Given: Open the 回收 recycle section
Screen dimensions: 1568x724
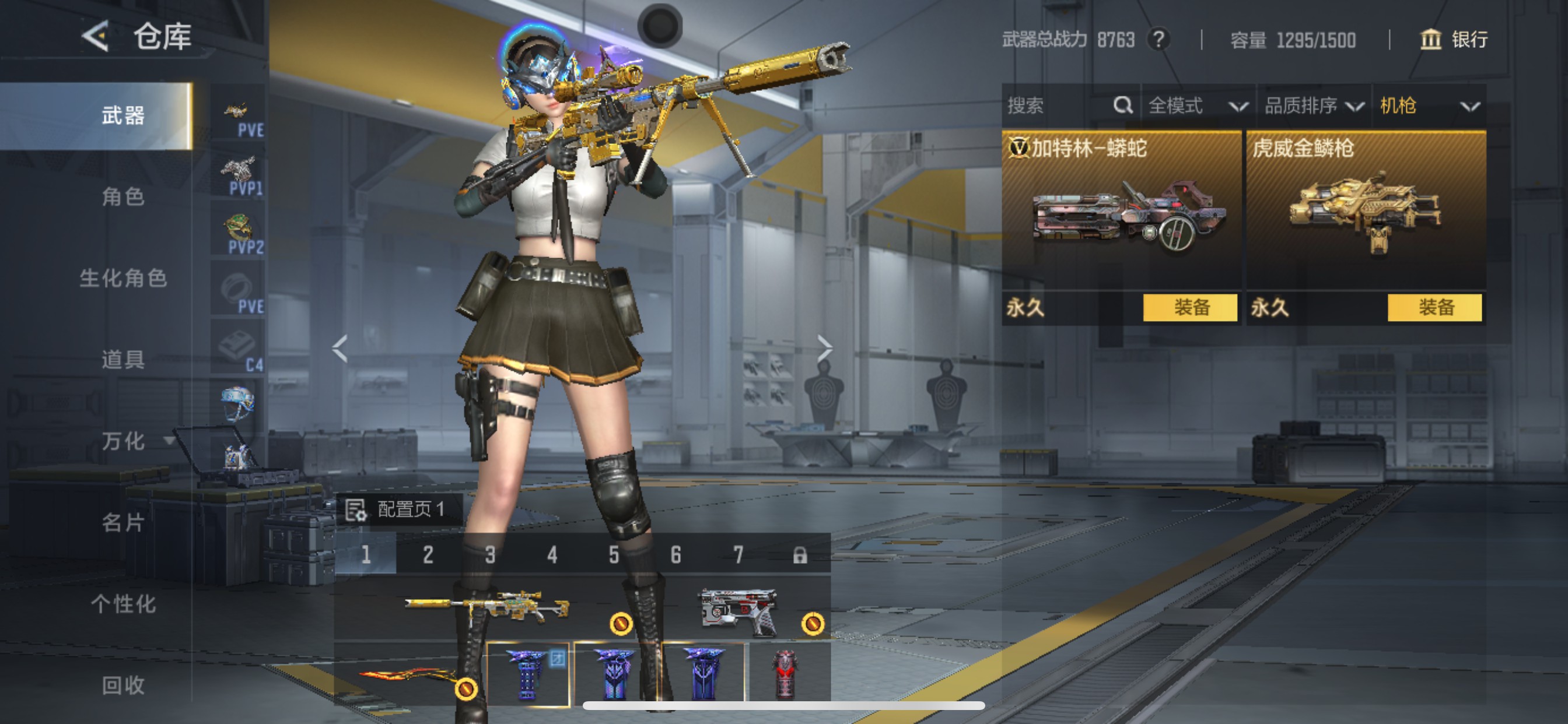Looking at the screenshot, I should coord(123,685).
